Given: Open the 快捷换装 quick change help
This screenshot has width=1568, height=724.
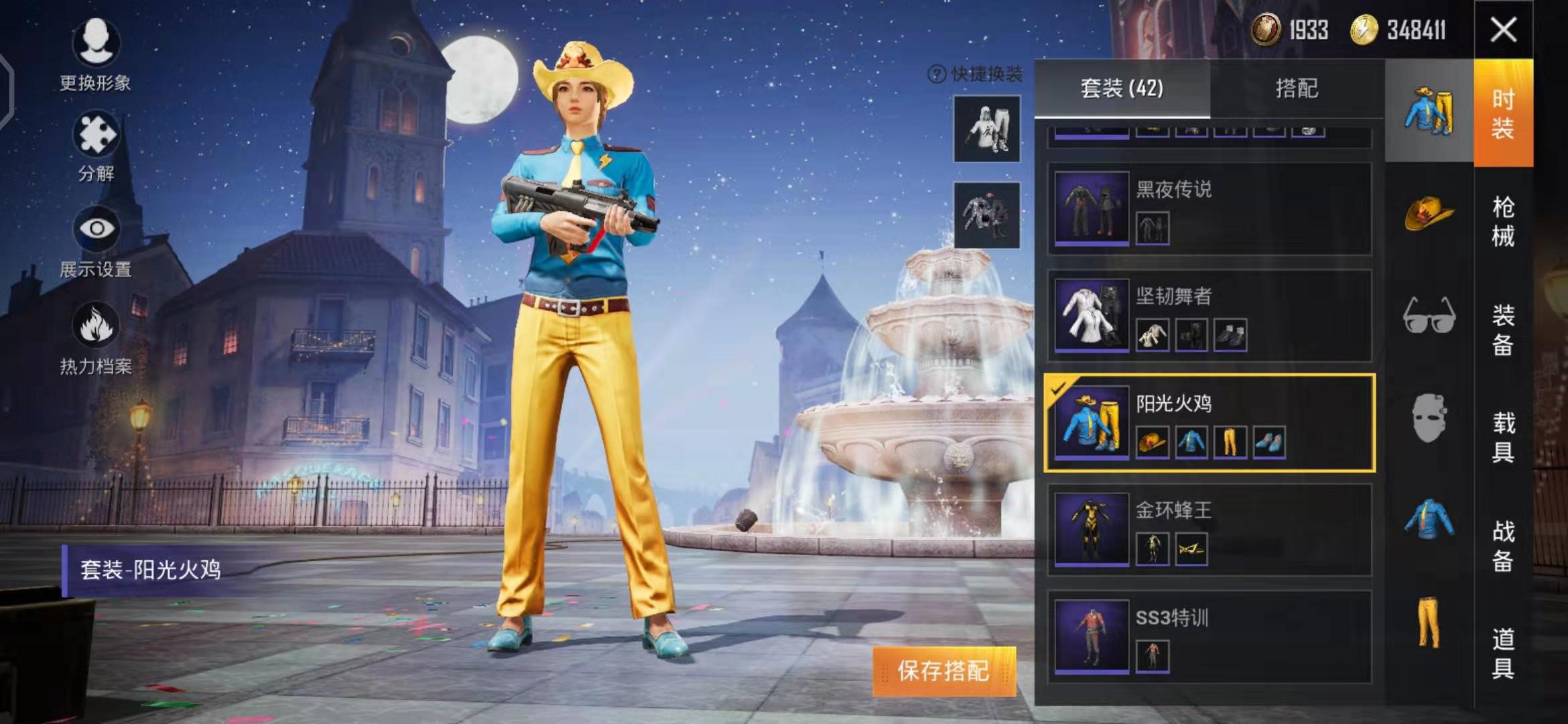Looking at the screenshot, I should [x=976, y=74].
